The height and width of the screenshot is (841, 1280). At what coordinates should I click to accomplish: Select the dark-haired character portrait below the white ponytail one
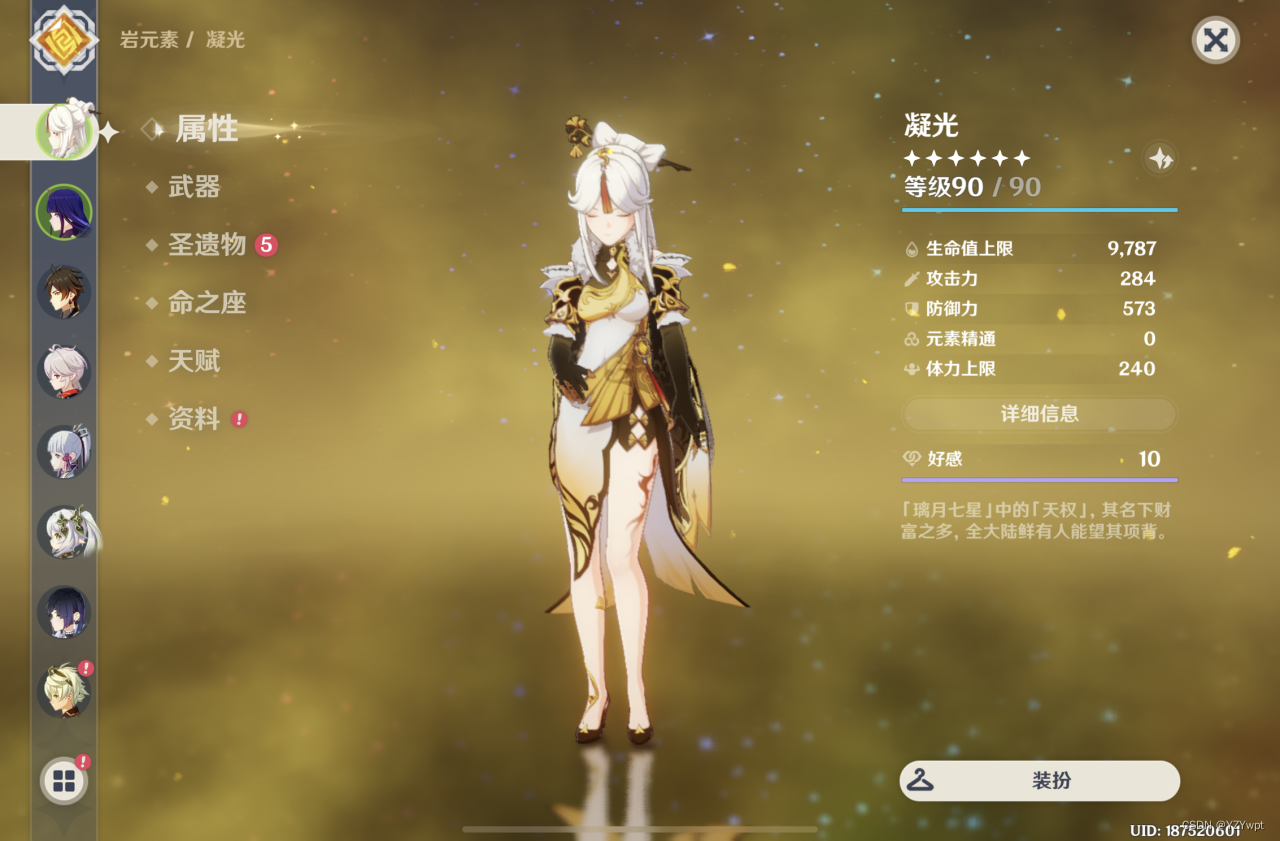point(64,612)
